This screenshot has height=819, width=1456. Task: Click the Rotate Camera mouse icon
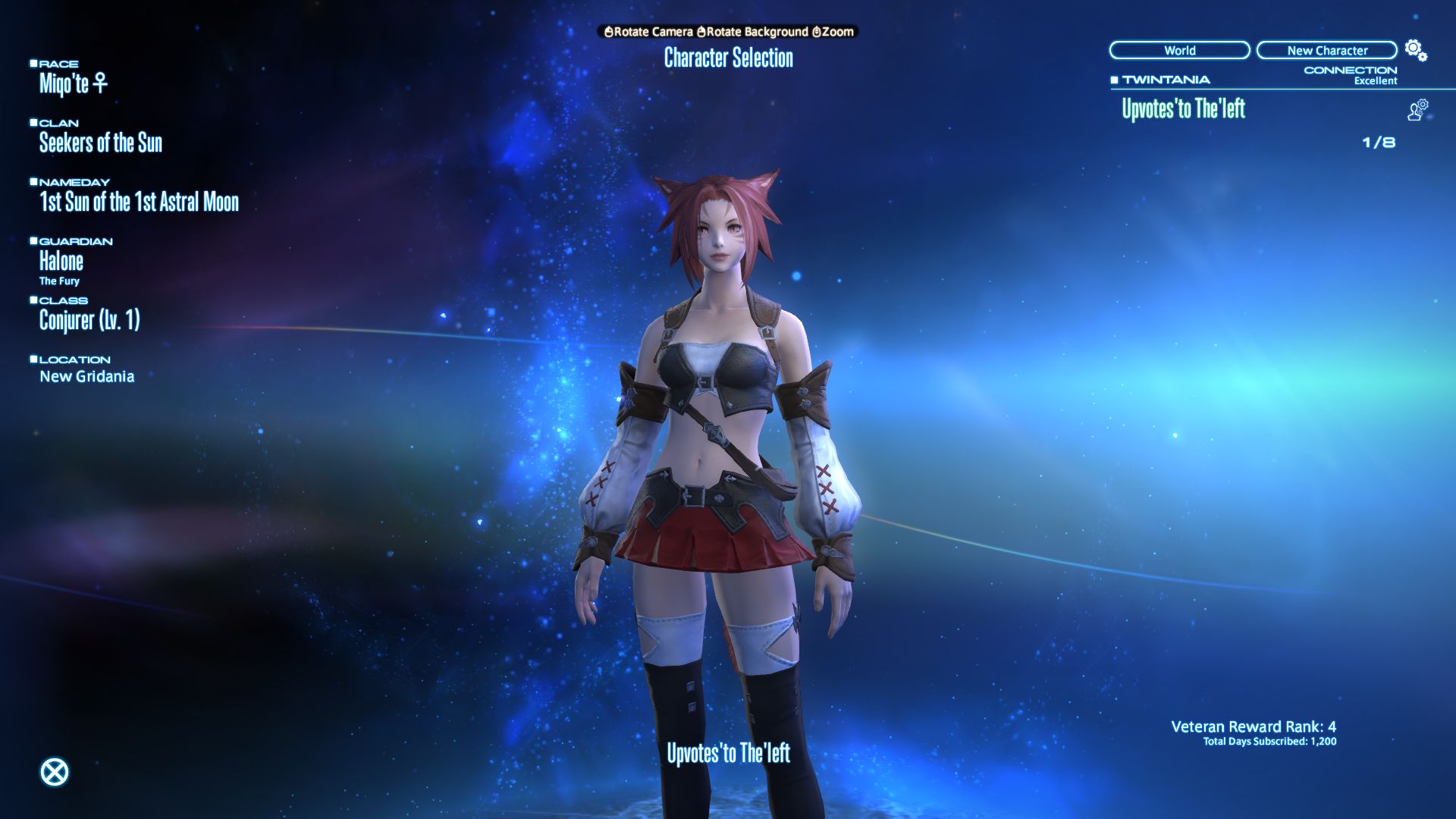coord(610,33)
